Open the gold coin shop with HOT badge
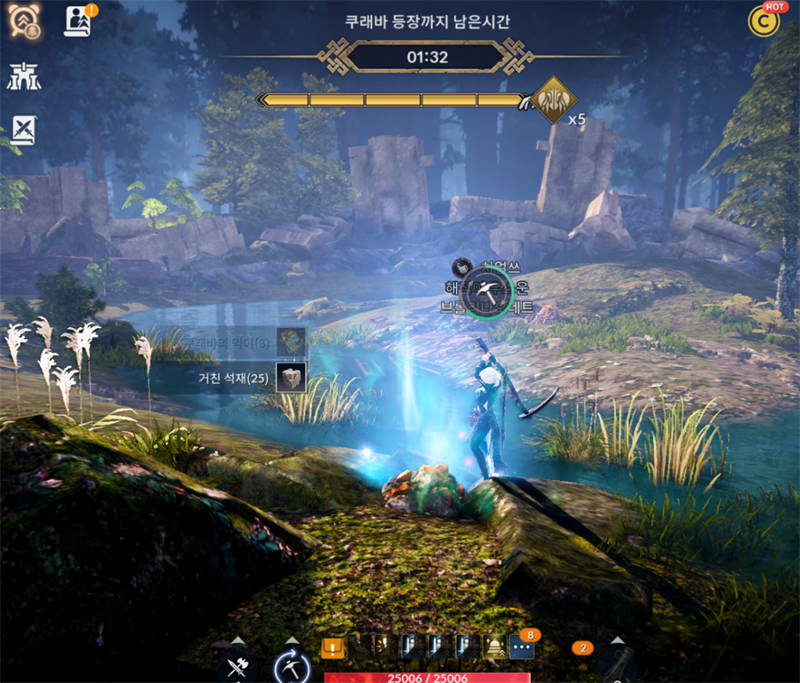 pyautogui.click(x=765, y=21)
